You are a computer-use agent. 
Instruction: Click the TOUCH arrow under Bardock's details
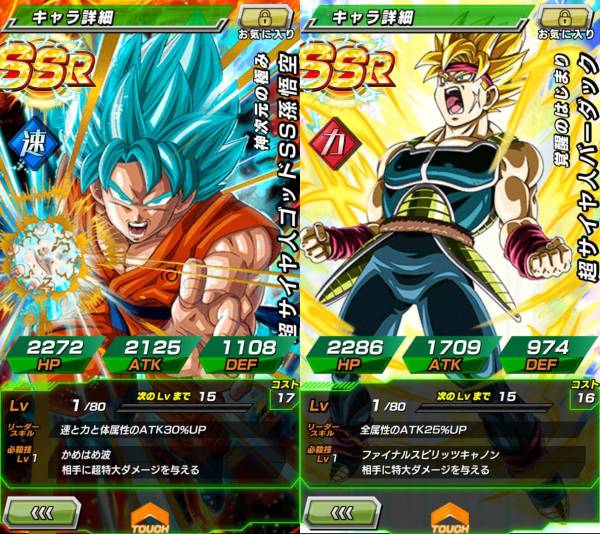click(448, 513)
